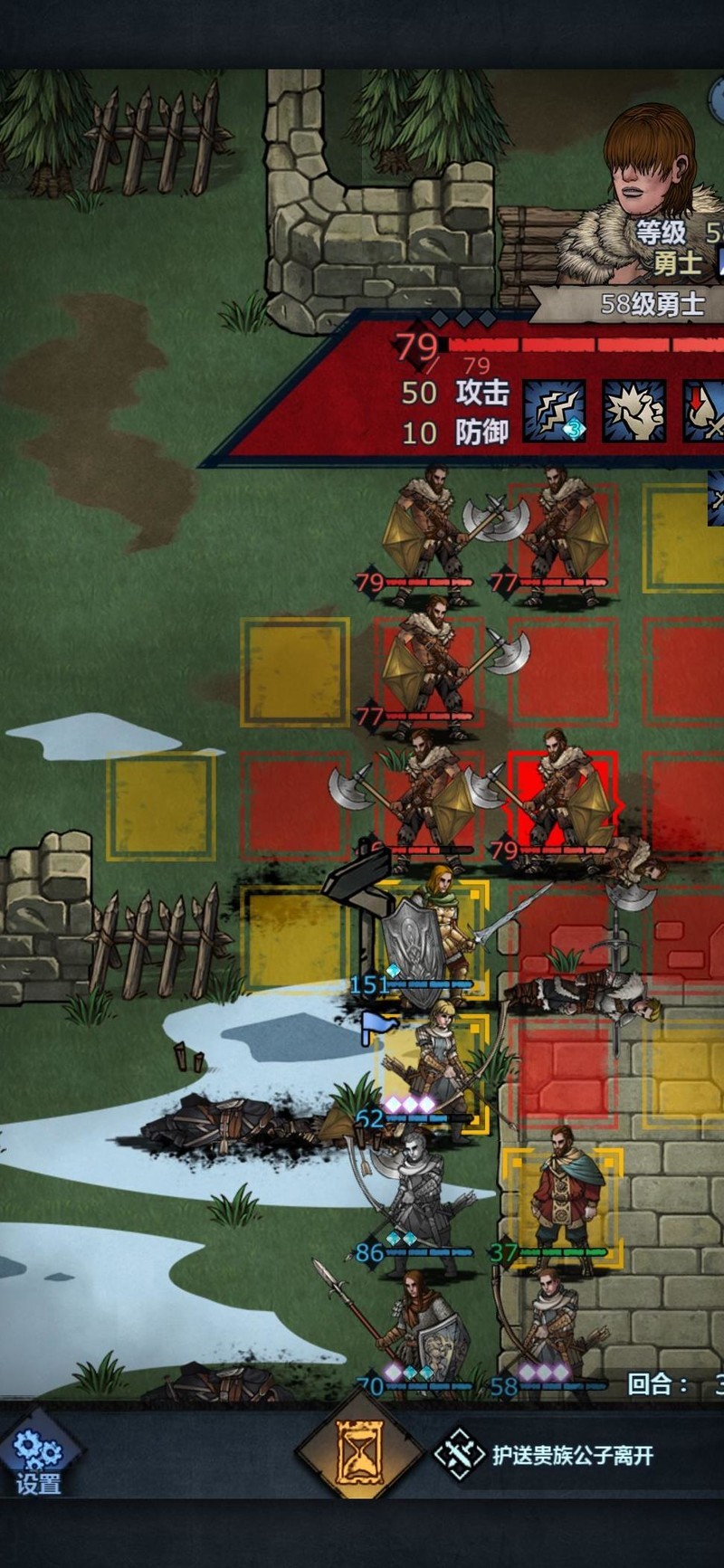
Task: Inspect the fist punch skill icon
Action: click(x=634, y=411)
